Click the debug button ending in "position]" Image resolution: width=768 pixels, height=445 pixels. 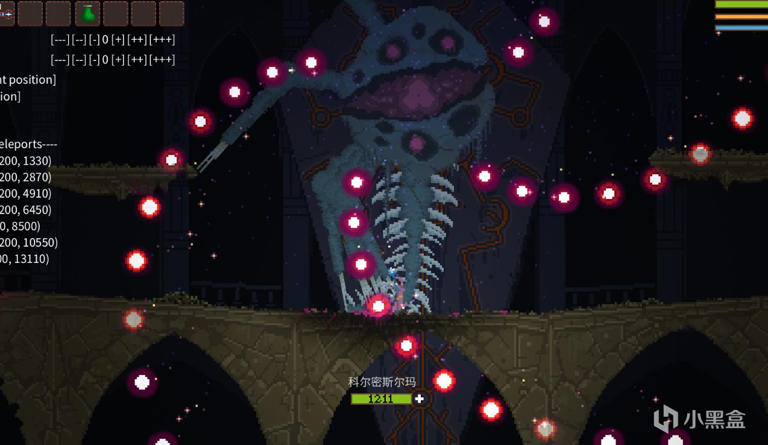pos(28,79)
